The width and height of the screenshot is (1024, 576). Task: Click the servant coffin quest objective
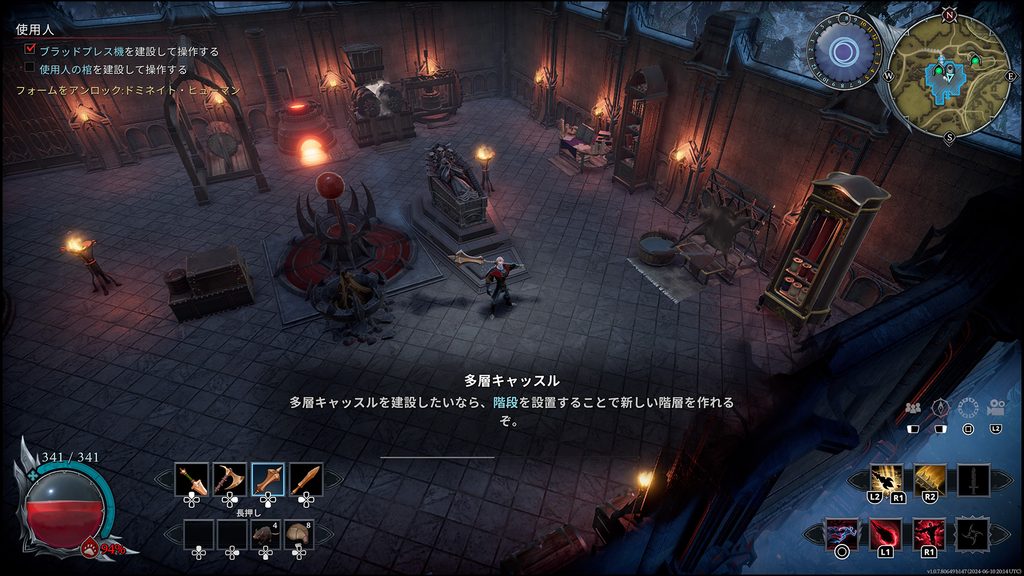(112, 70)
